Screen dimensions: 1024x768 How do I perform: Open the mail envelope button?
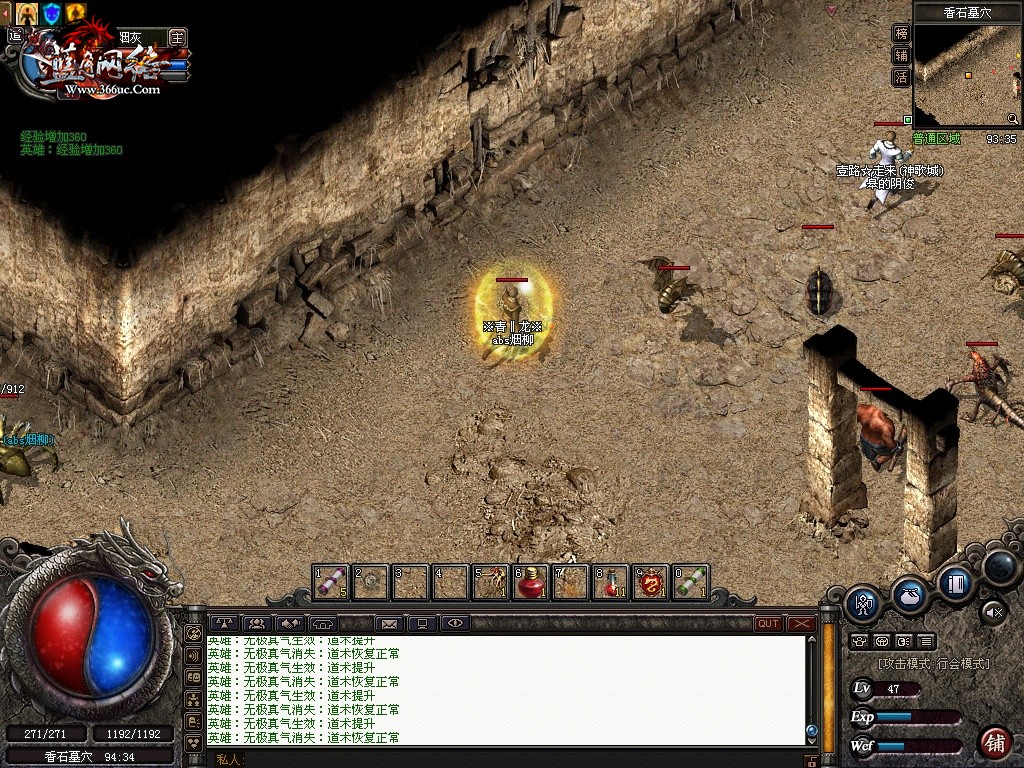[389, 623]
